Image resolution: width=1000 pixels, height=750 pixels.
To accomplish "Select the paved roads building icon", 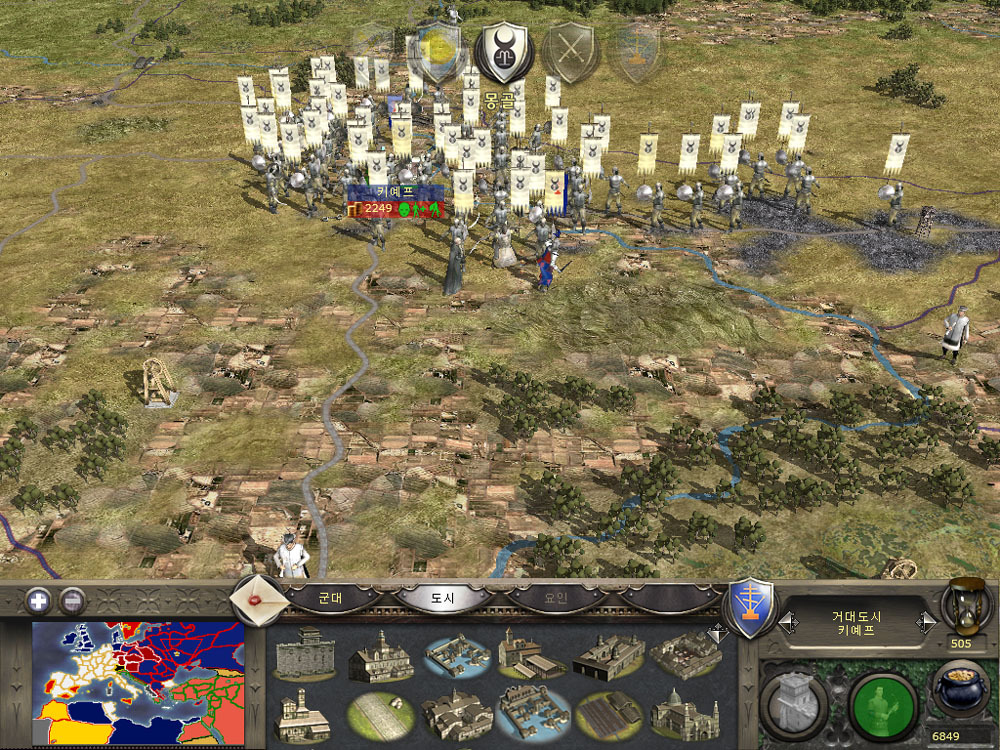I will point(378,713).
